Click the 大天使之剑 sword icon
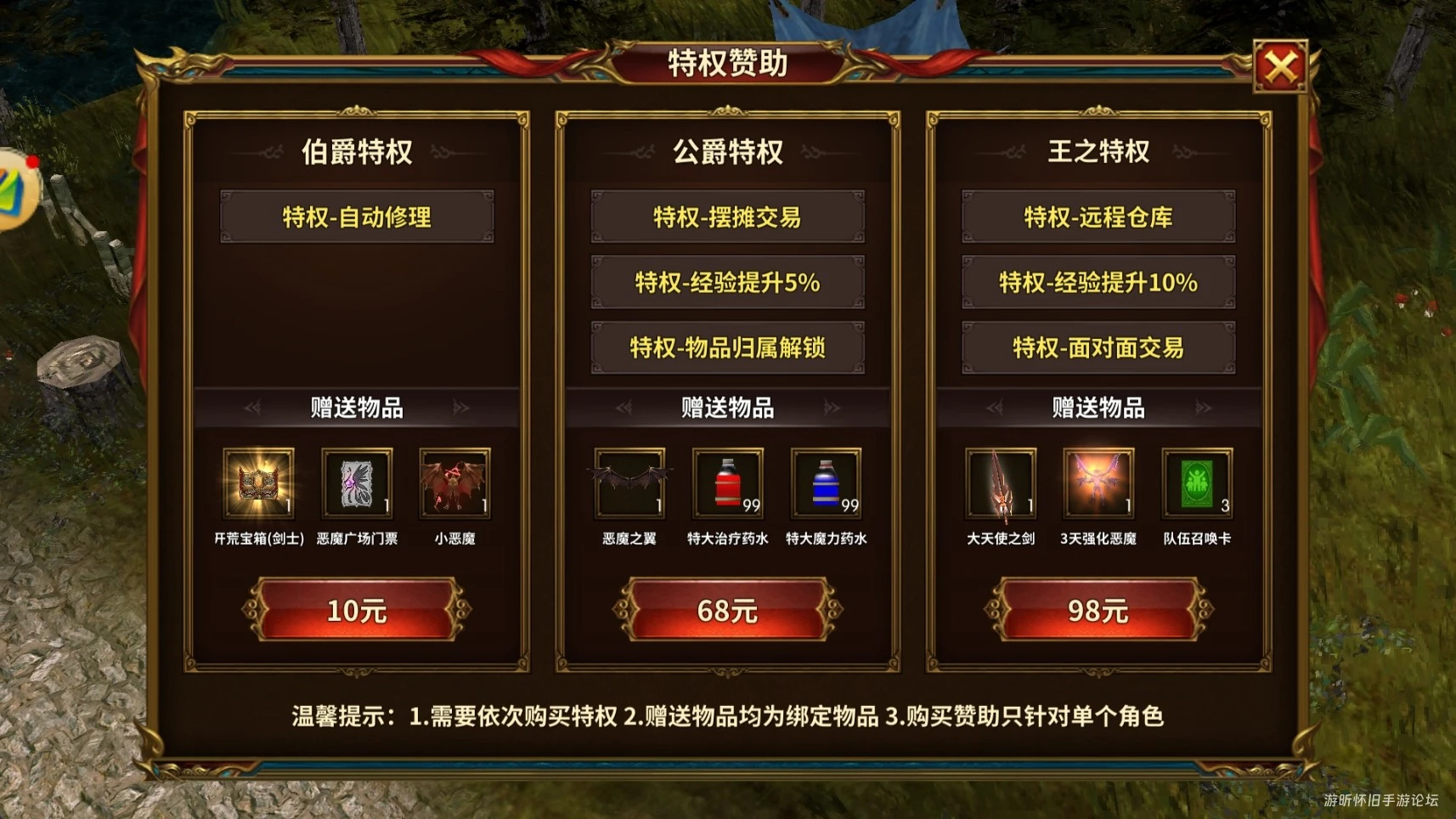Image resolution: width=1456 pixels, height=819 pixels. pos(1000,485)
